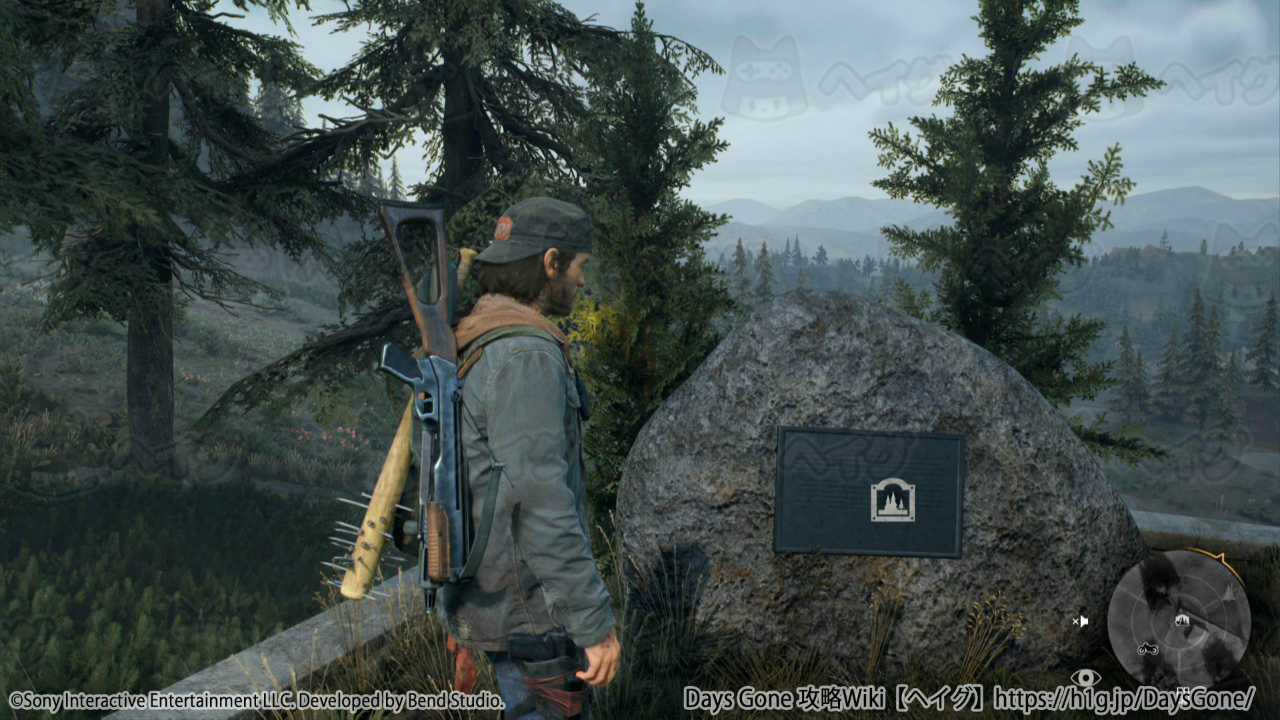Click the muted speaker noise indicator
Screen dimensions: 1280x720
coord(1080,621)
